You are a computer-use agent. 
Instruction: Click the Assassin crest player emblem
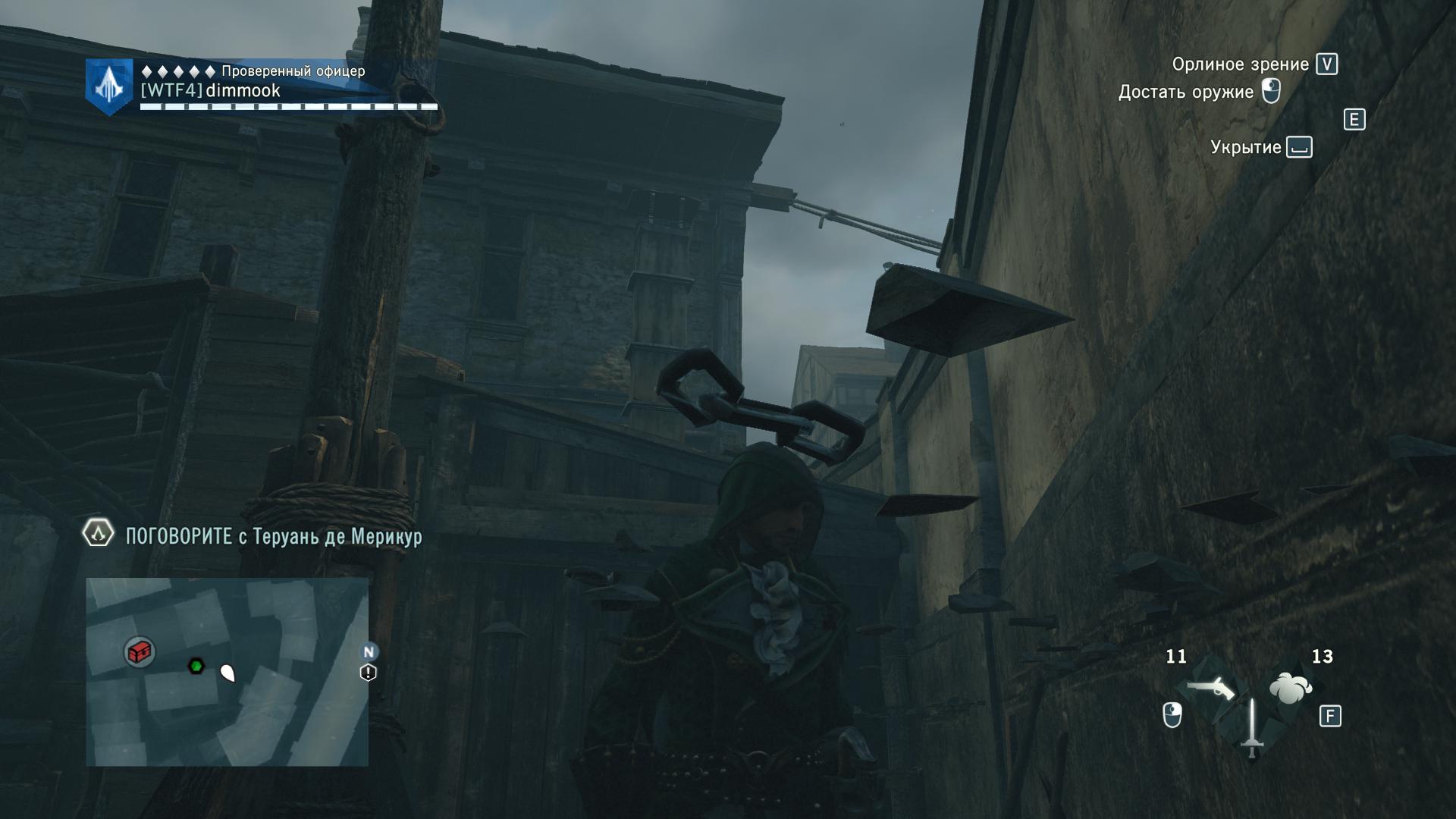point(109,87)
